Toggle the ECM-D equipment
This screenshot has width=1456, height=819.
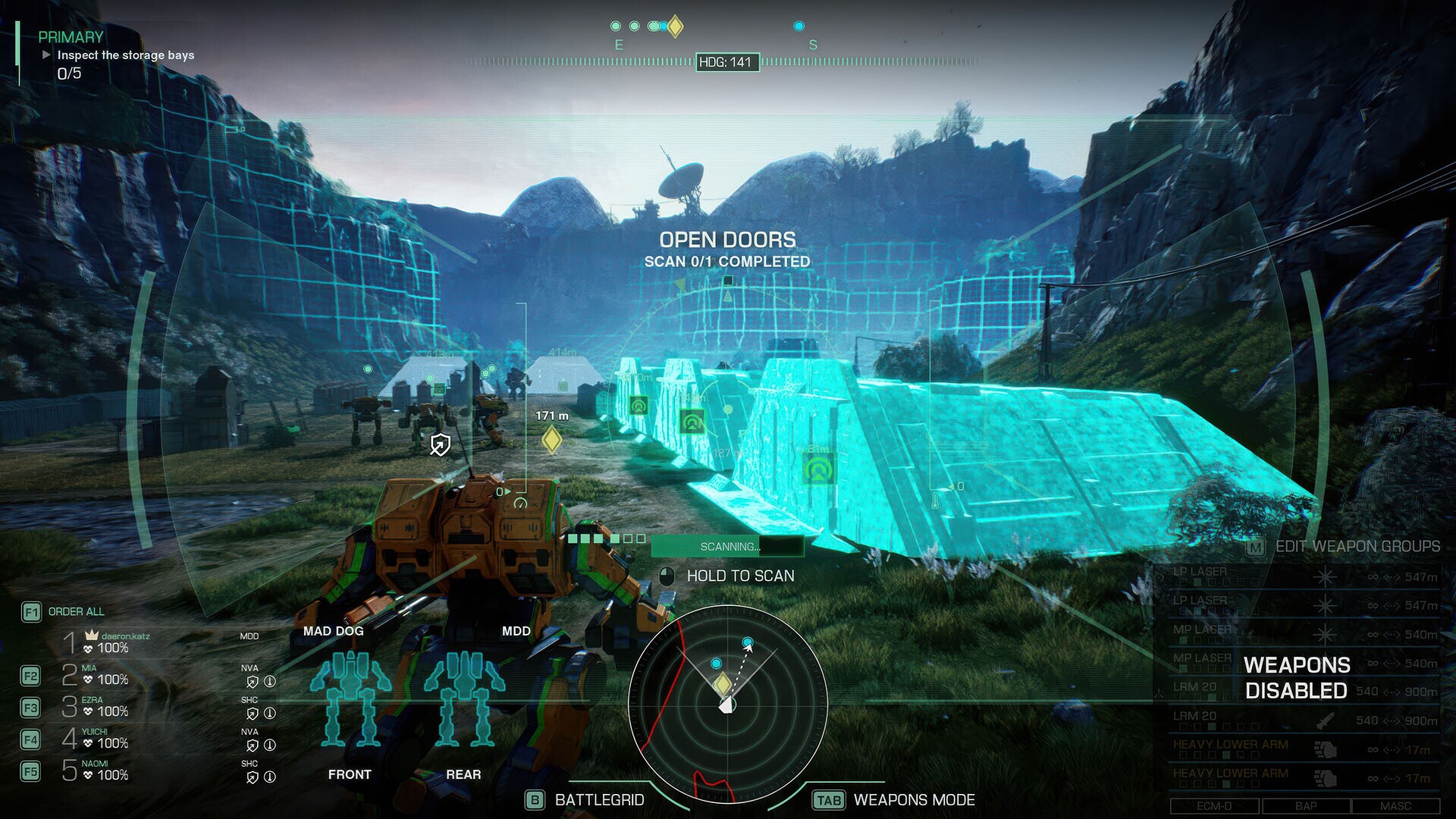click(1216, 805)
